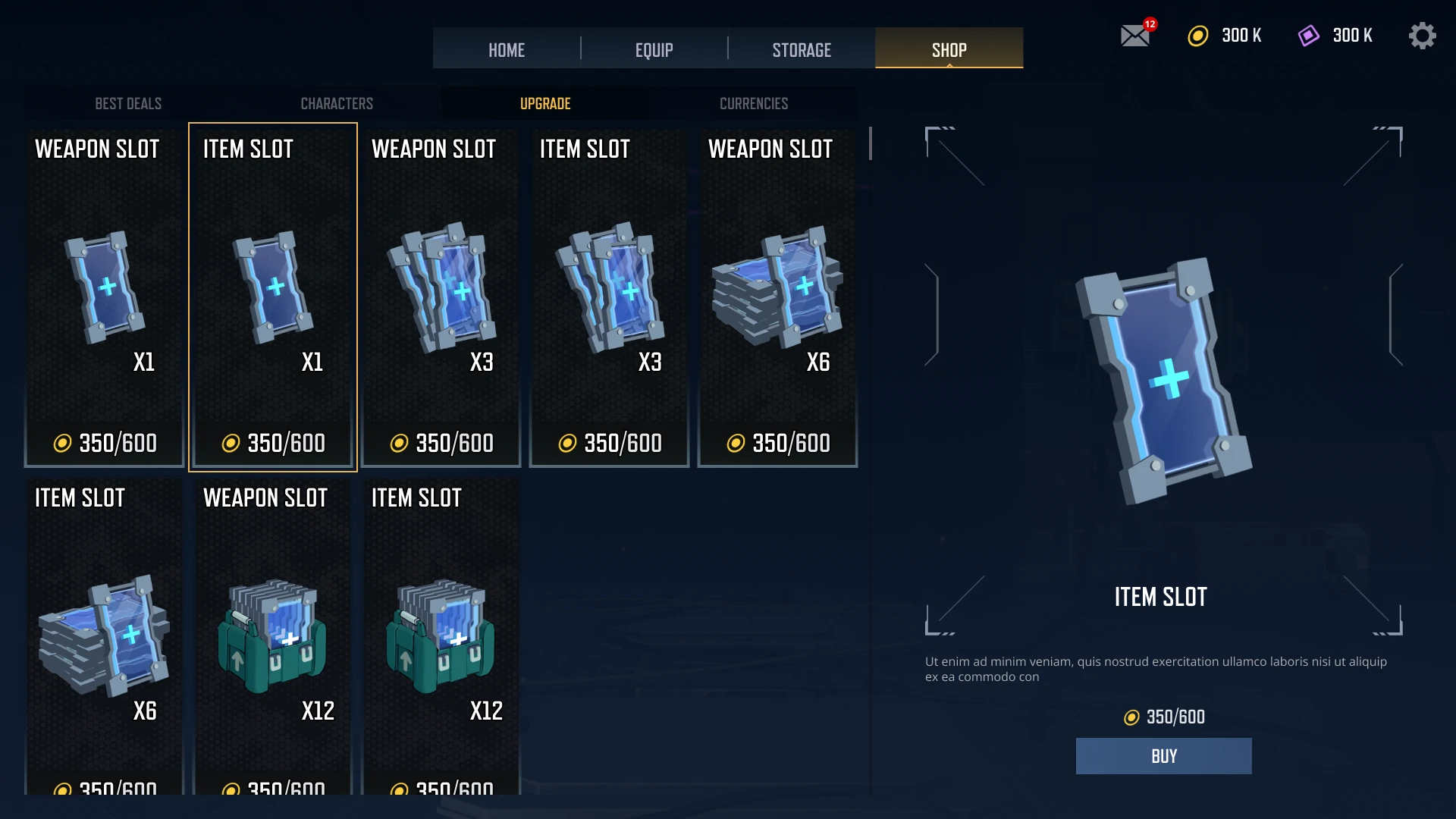Pick the Weapon Slot X12 crate

tap(273, 637)
